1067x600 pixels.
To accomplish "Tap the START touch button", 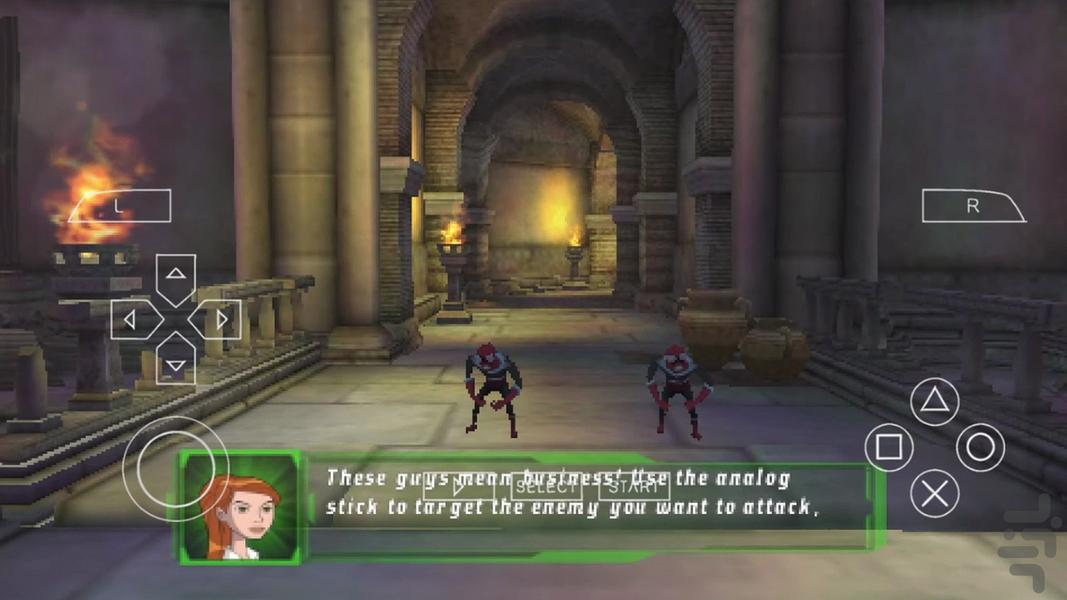I will pyautogui.click(x=634, y=487).
